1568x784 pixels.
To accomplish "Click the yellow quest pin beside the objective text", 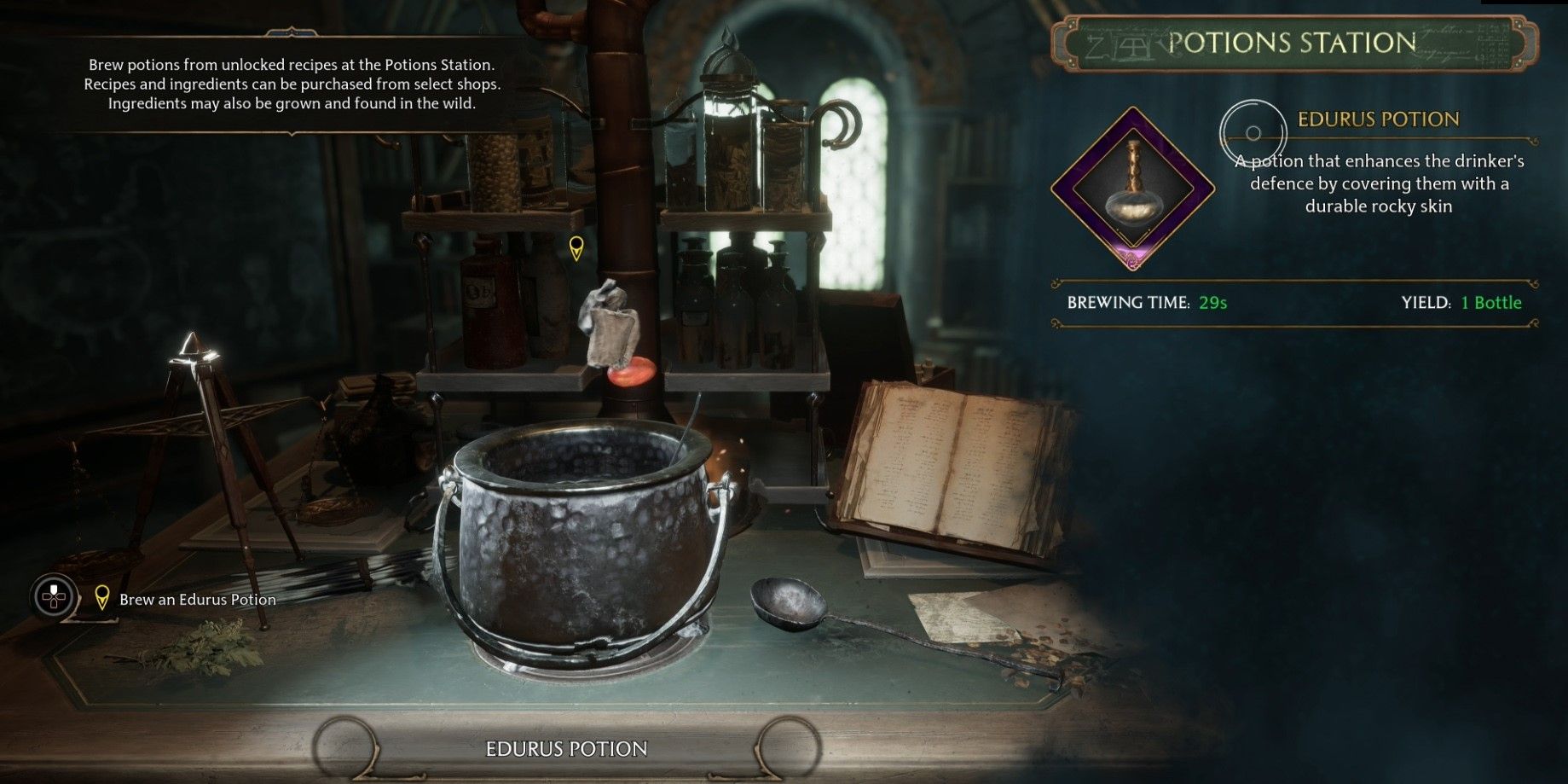I will click(x=103, y=599).
